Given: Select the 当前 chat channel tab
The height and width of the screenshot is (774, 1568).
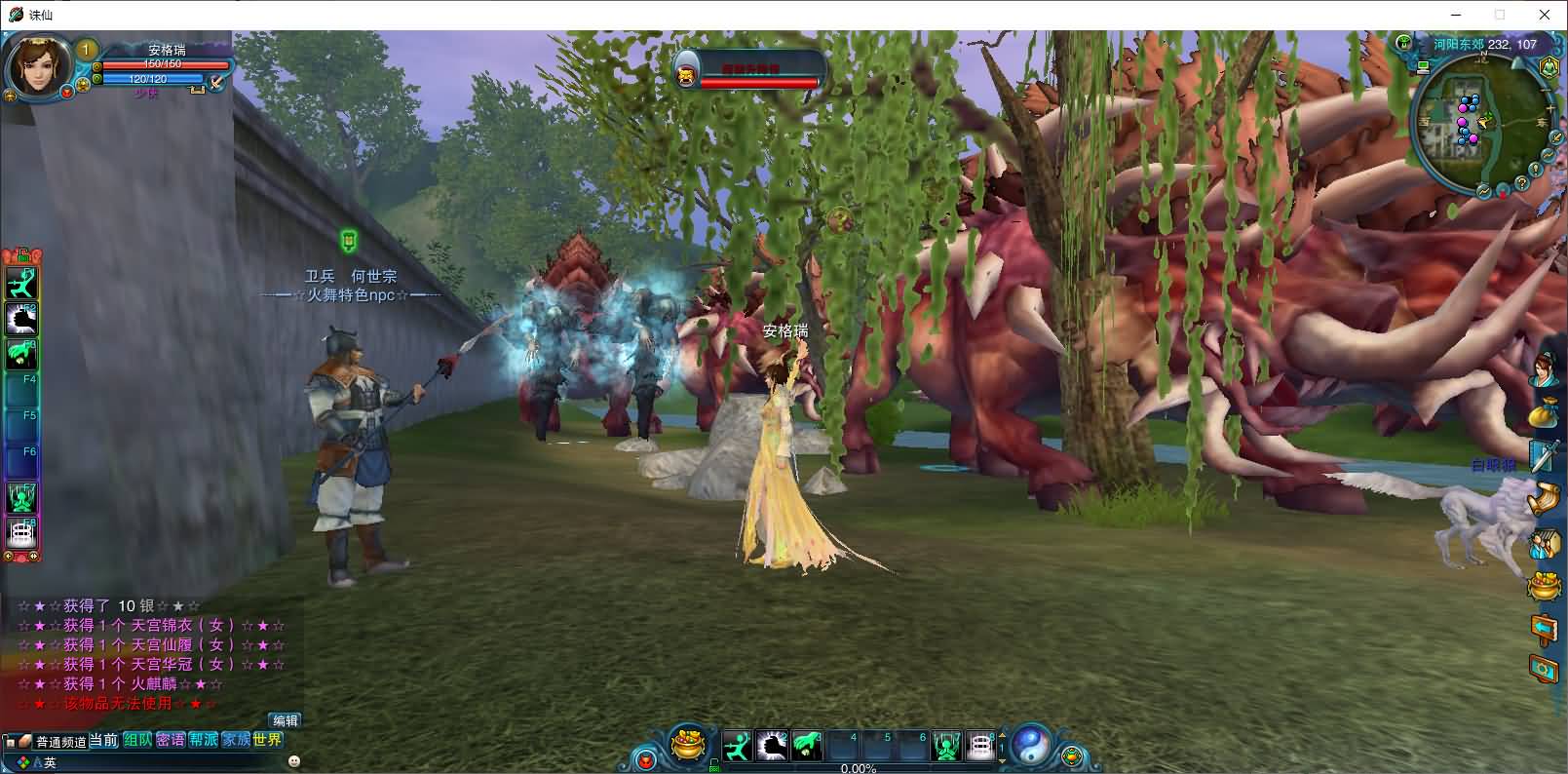Looking at the screenshot, I should pos(104,740).
